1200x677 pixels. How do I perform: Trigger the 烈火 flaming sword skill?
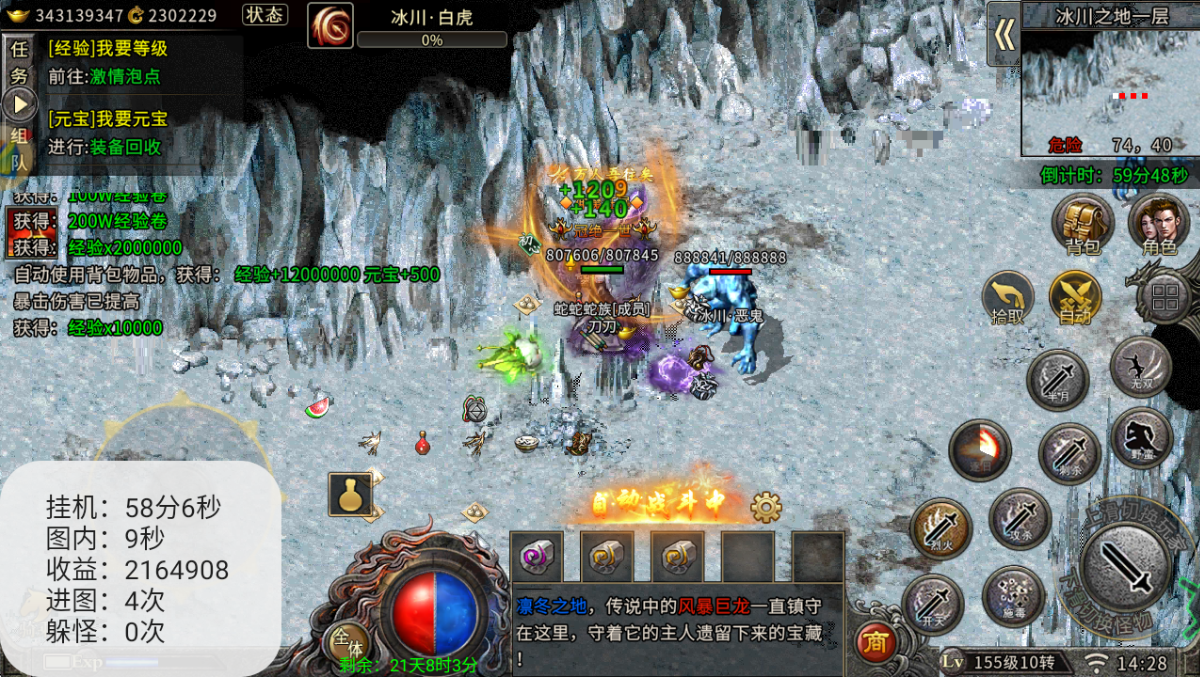pyautogui.click(x=940, y=528)
